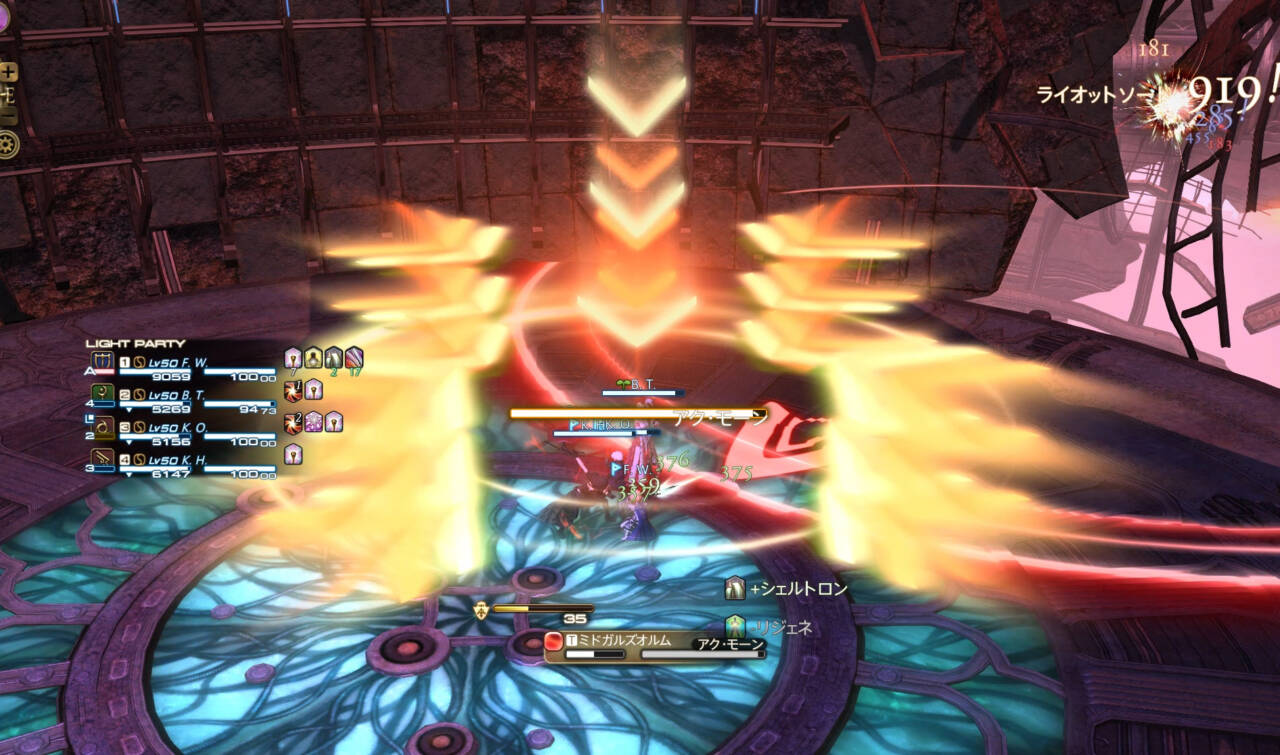Zoom in the minimap with the plus button
Image resolution: width=1280 pixels, height=755 pixels.
pyautogui.click(x=8, y=73)
